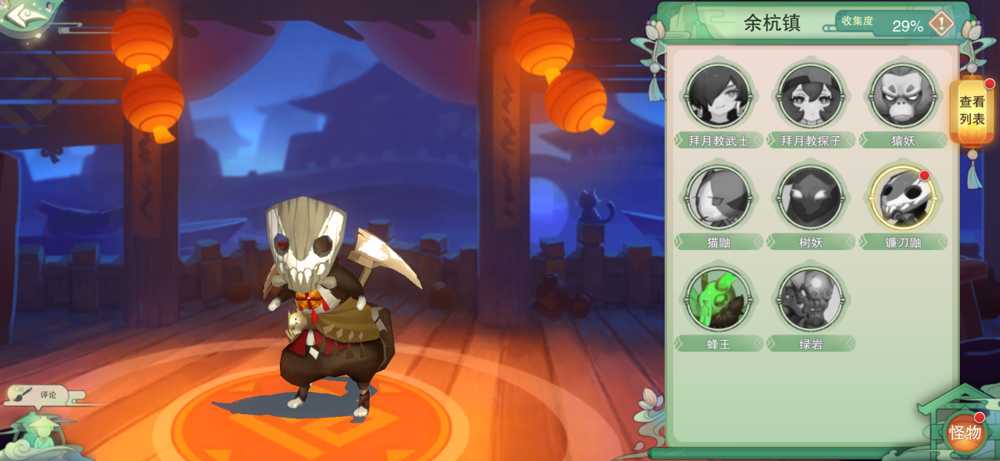Viewport: 1000px width, 461px height.
Task: Pick the 猫鼬 monster portrait
Action: [x=718, y=197]
